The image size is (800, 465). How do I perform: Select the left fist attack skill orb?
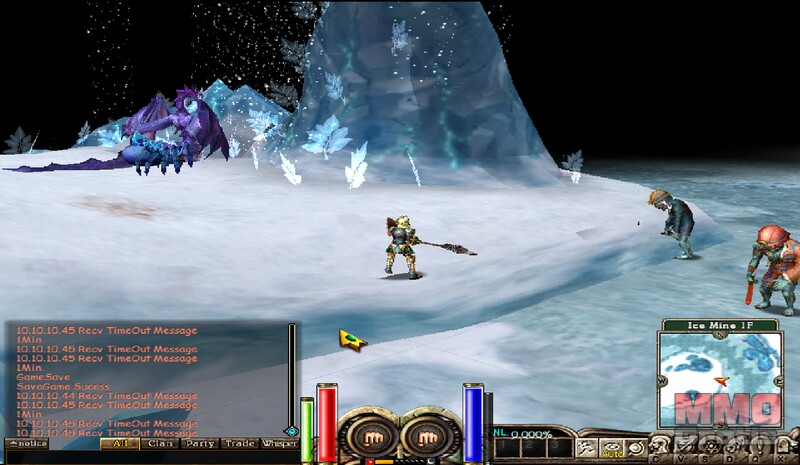363,436
